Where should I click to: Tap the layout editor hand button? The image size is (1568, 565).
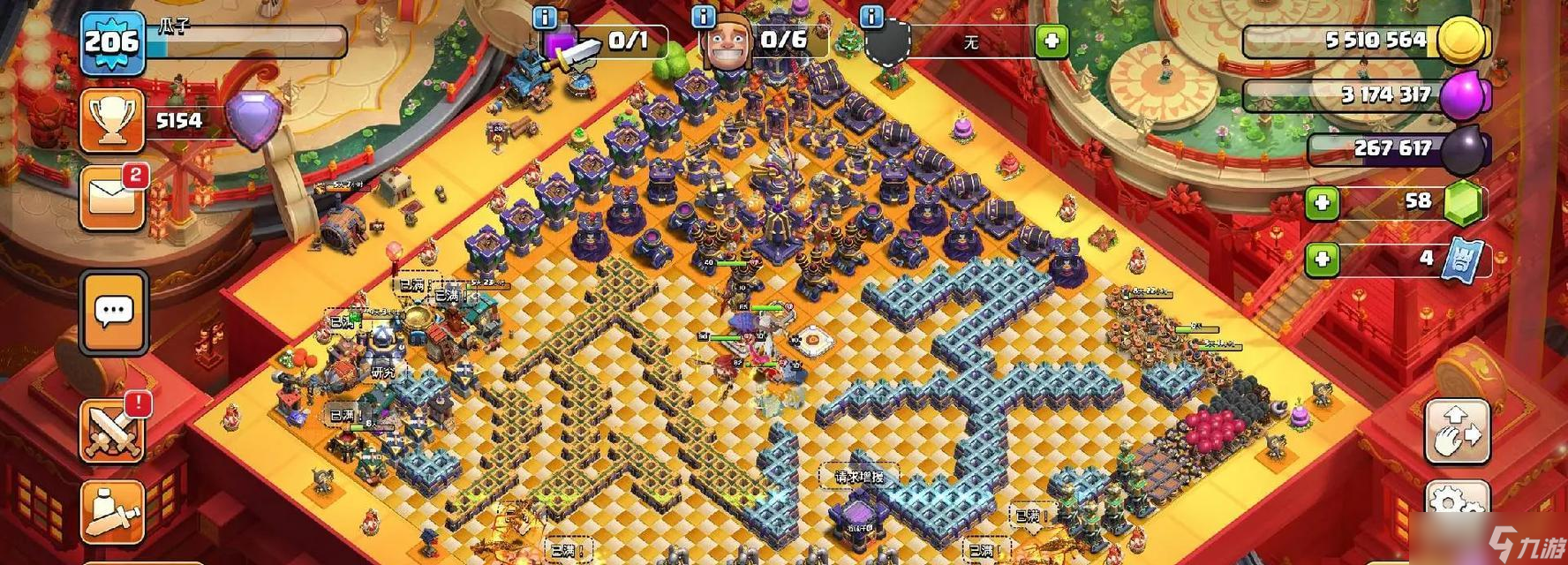1458,431
